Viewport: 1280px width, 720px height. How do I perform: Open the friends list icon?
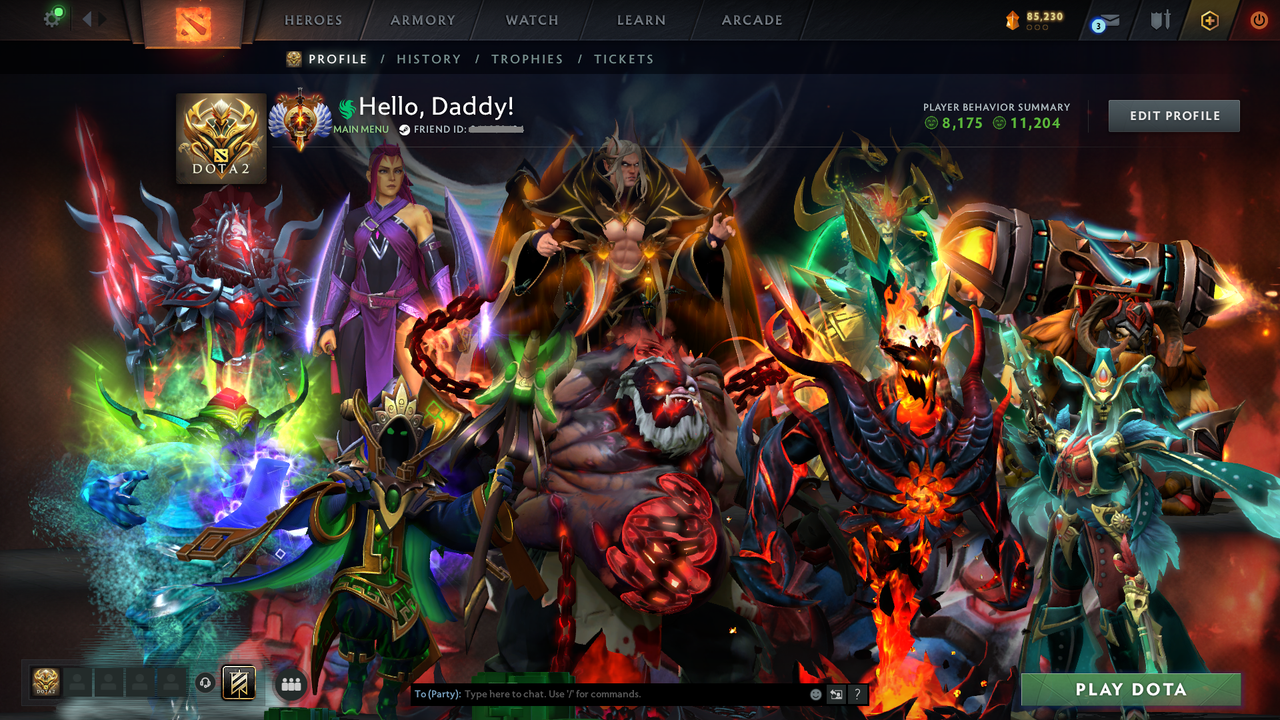pos(290,682)
